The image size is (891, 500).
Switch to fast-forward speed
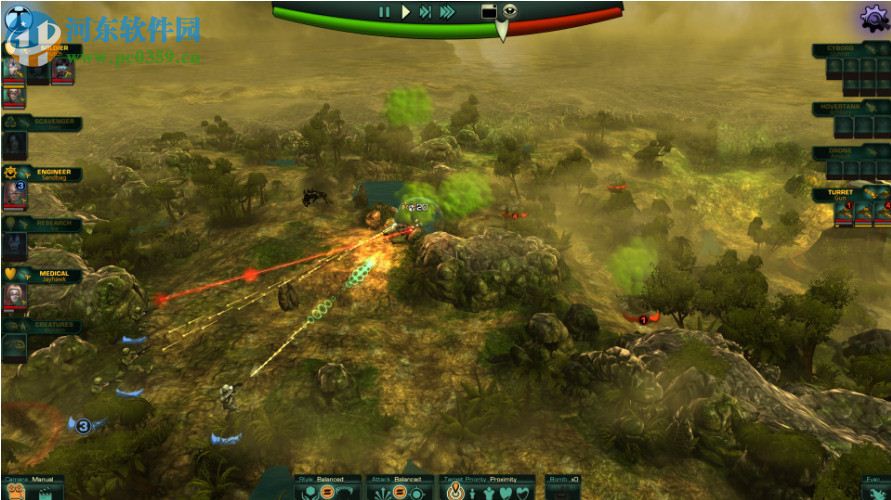click(x=426, y=12)
